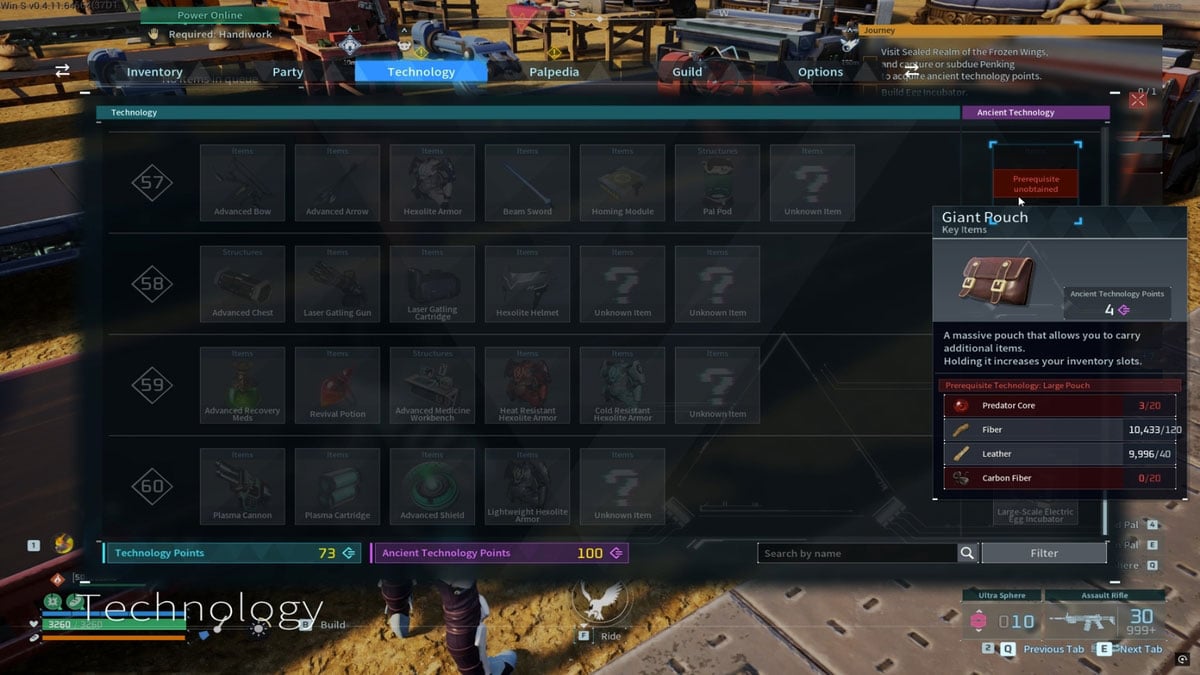
Task: Open the Party tab
Action: [287, 72]
